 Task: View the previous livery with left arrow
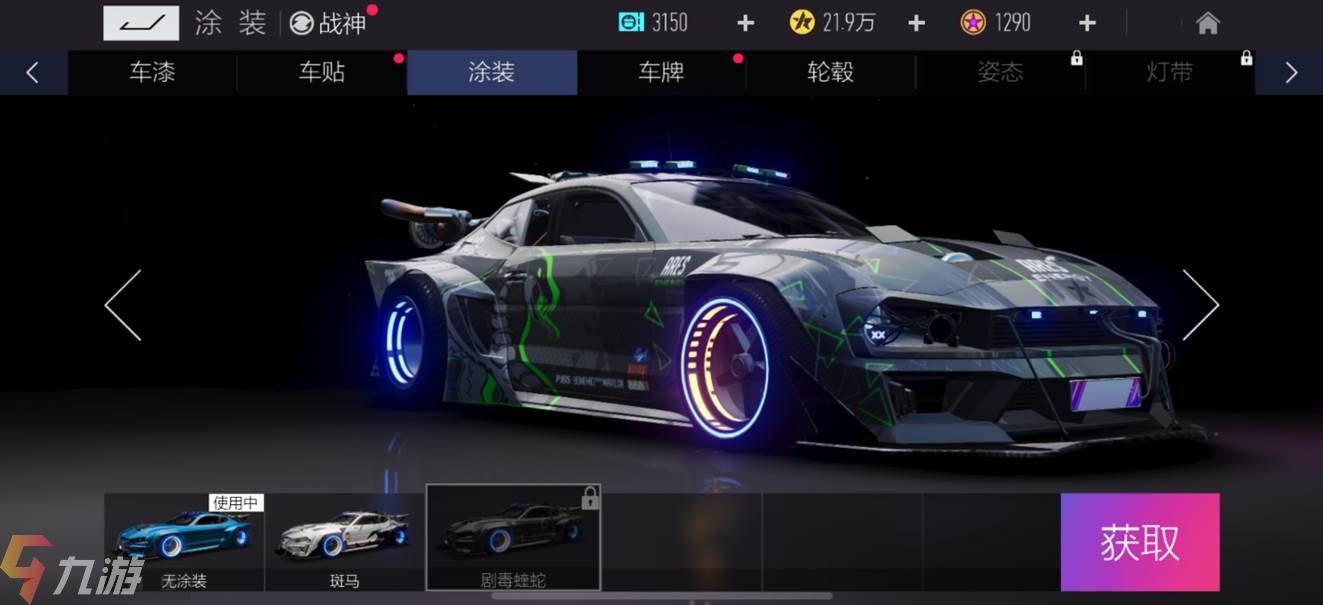point(123,305)
